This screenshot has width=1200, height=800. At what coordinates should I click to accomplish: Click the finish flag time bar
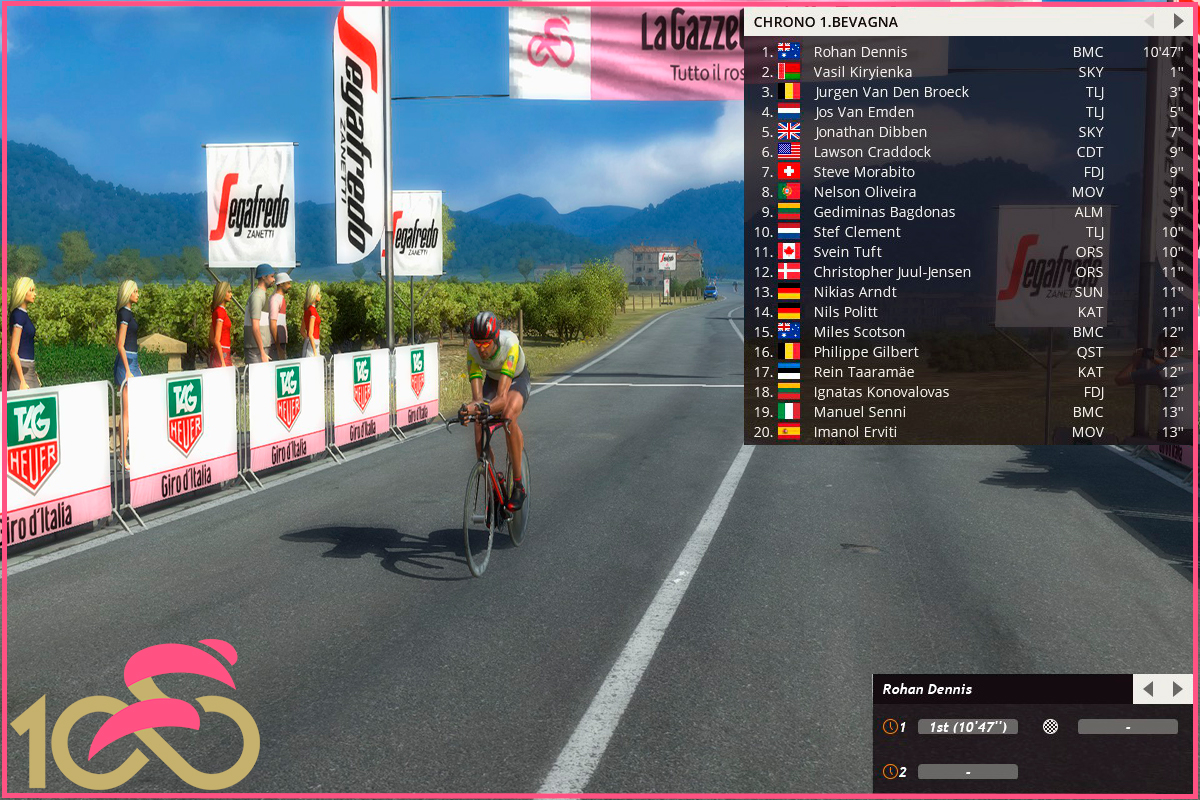coord(1127,727)
